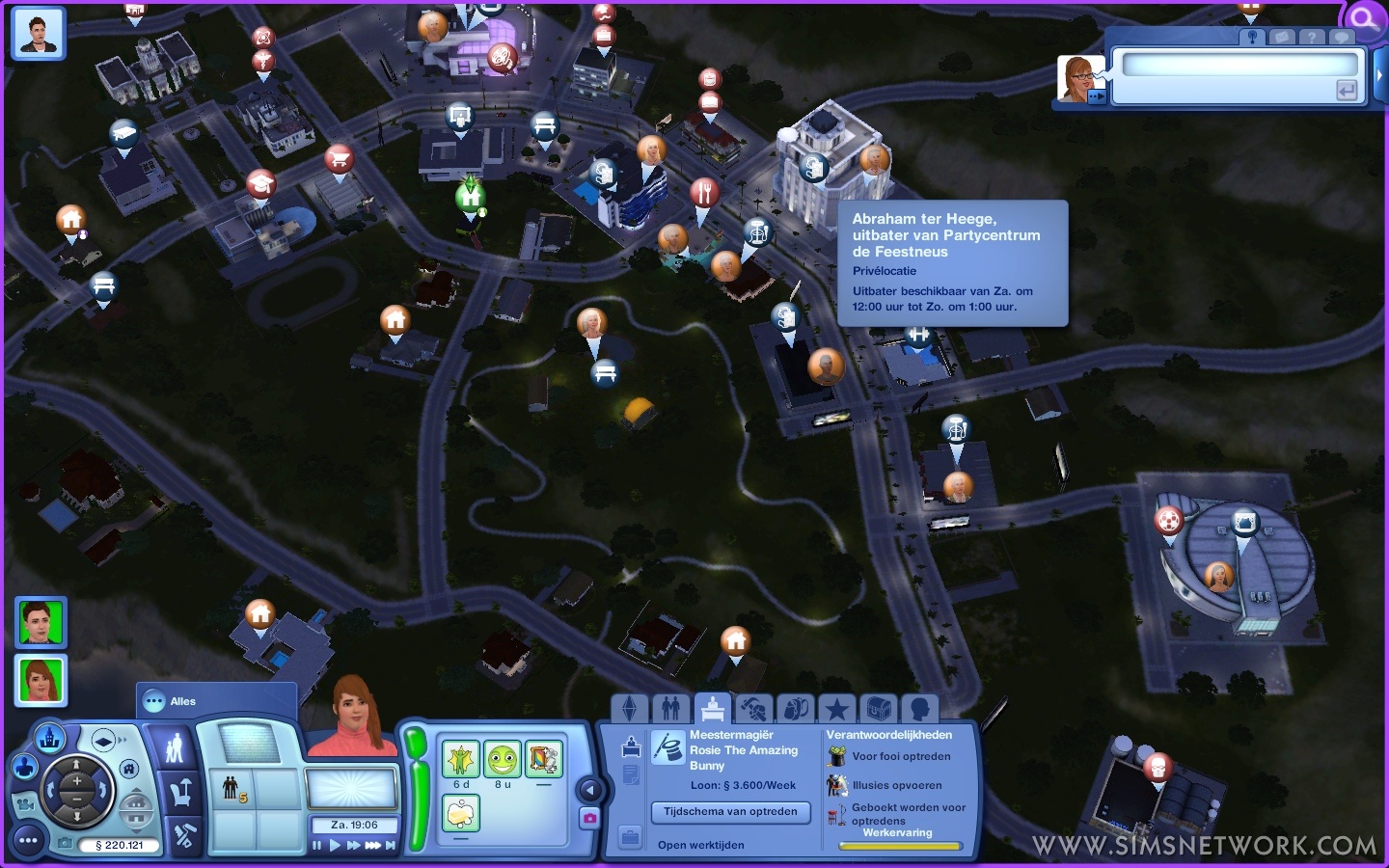Open the lifetime rewards treasure chest tab
The height and width of the screenshot is (868, 1389).
pos(878,710)
